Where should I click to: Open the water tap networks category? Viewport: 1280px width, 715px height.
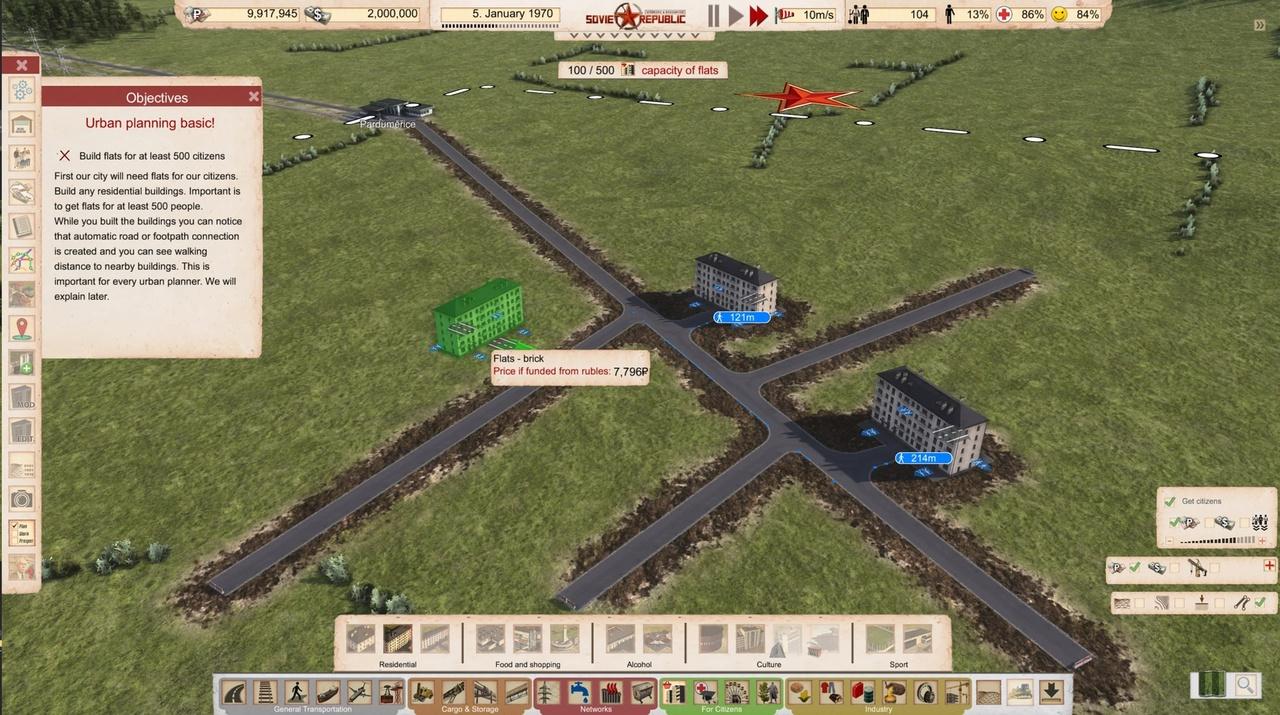coord(580,692)
